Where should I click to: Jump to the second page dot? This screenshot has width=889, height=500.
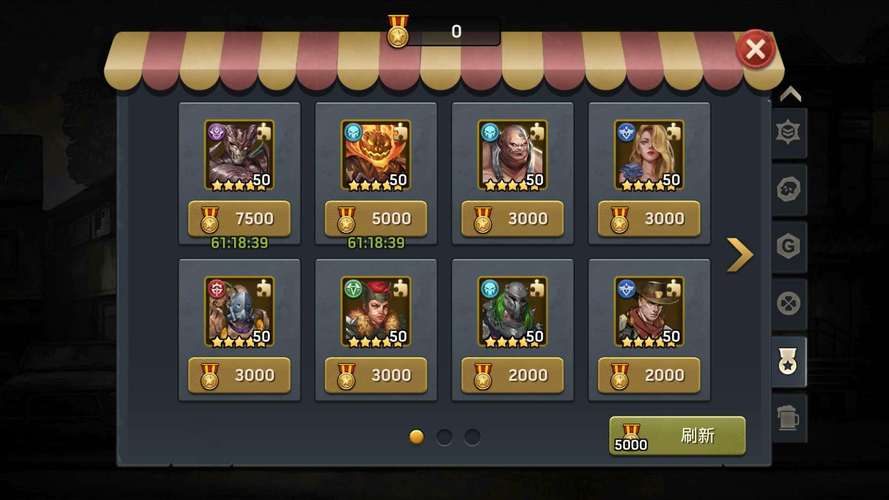pyautogui.click(x=444, y=437)
